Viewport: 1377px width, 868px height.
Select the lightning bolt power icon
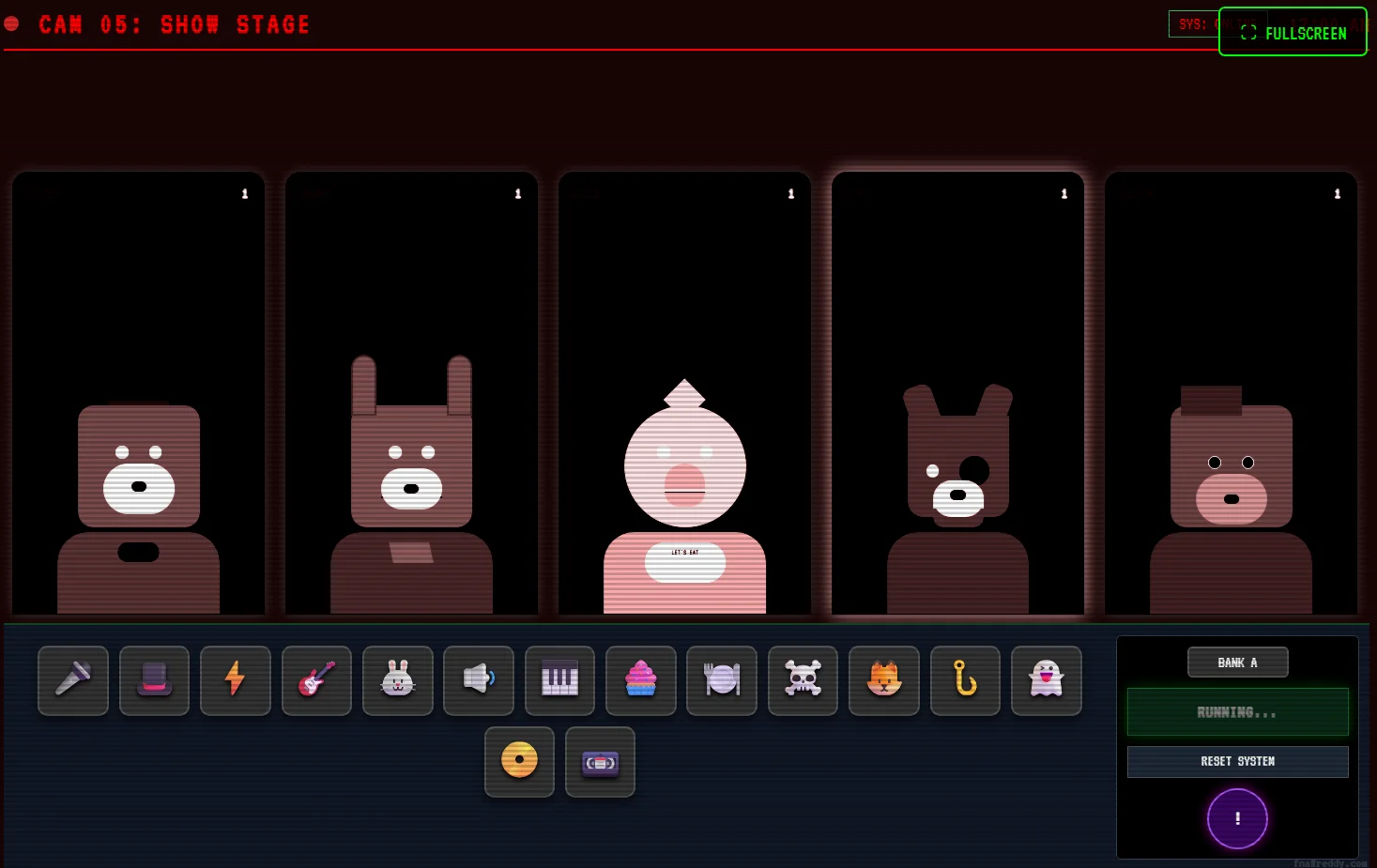coord(236,680)
